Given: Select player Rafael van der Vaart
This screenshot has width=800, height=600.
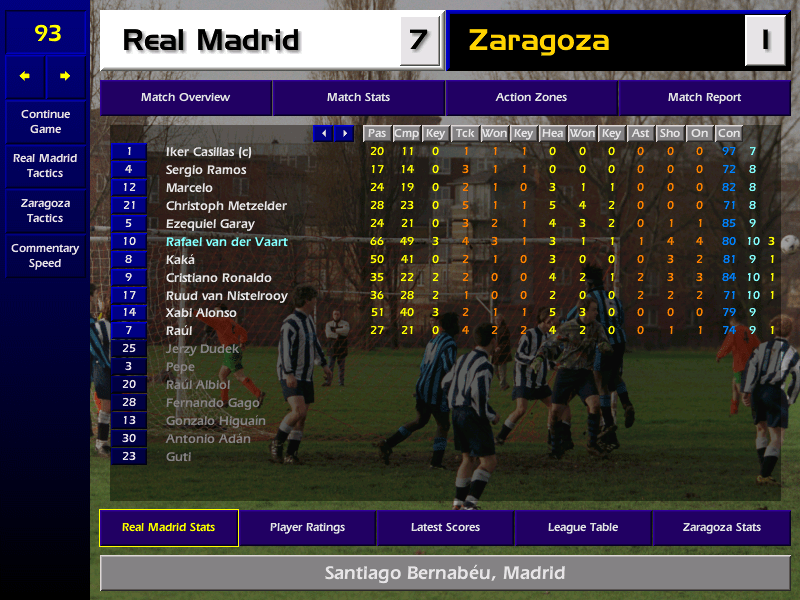Looking at the screenshot, I should pos(226,242).
